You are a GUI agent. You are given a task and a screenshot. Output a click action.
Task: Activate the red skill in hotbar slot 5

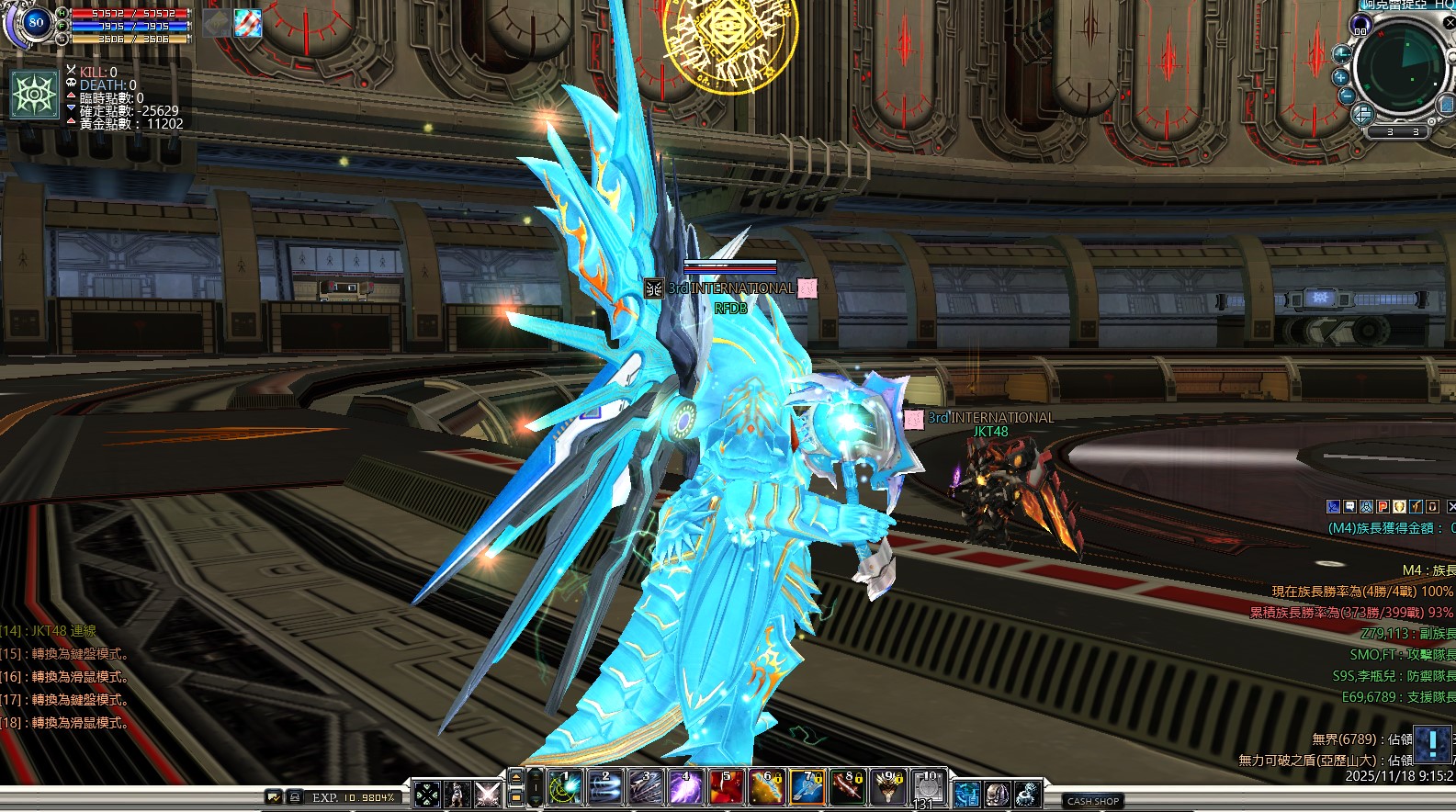tap(726, 789)
